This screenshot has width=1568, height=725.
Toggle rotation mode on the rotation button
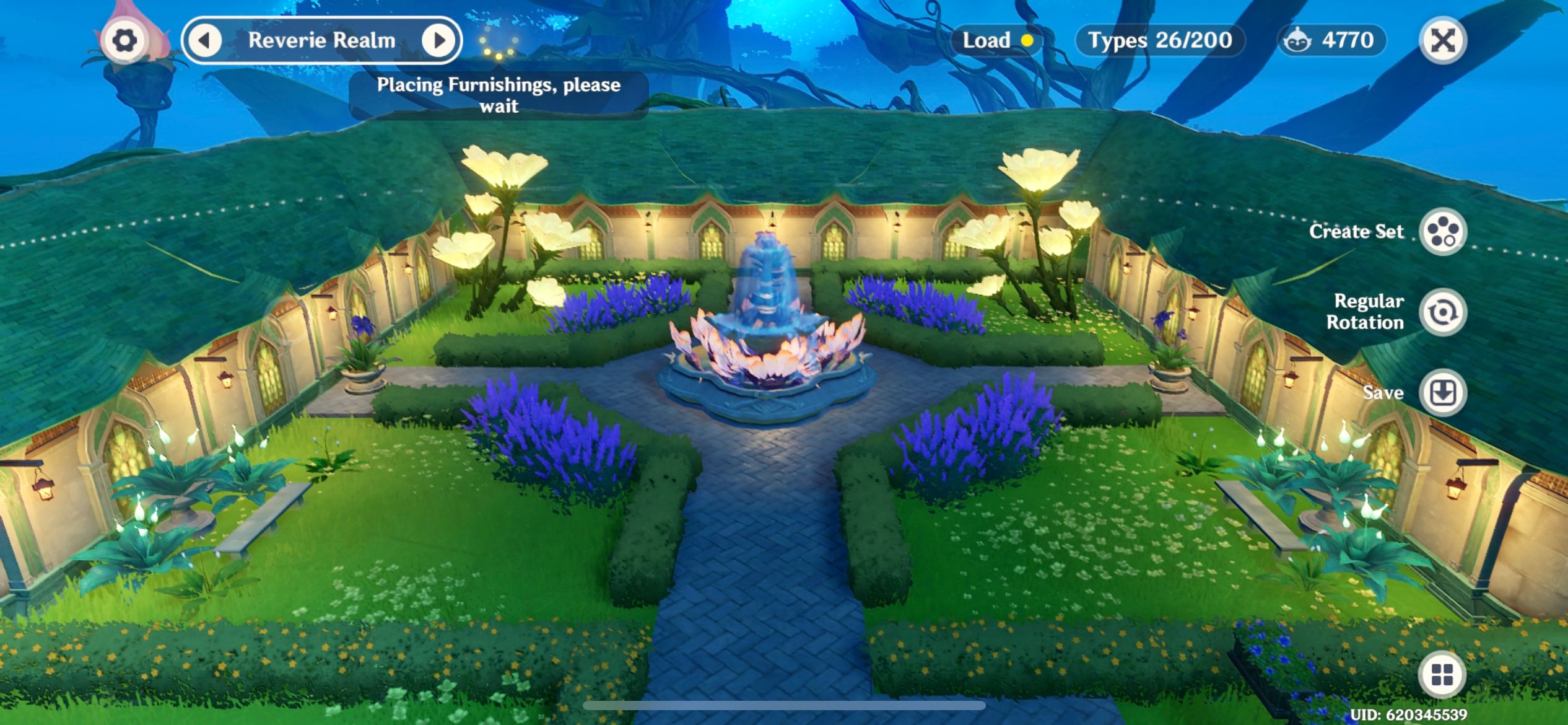pos(1443,312)
